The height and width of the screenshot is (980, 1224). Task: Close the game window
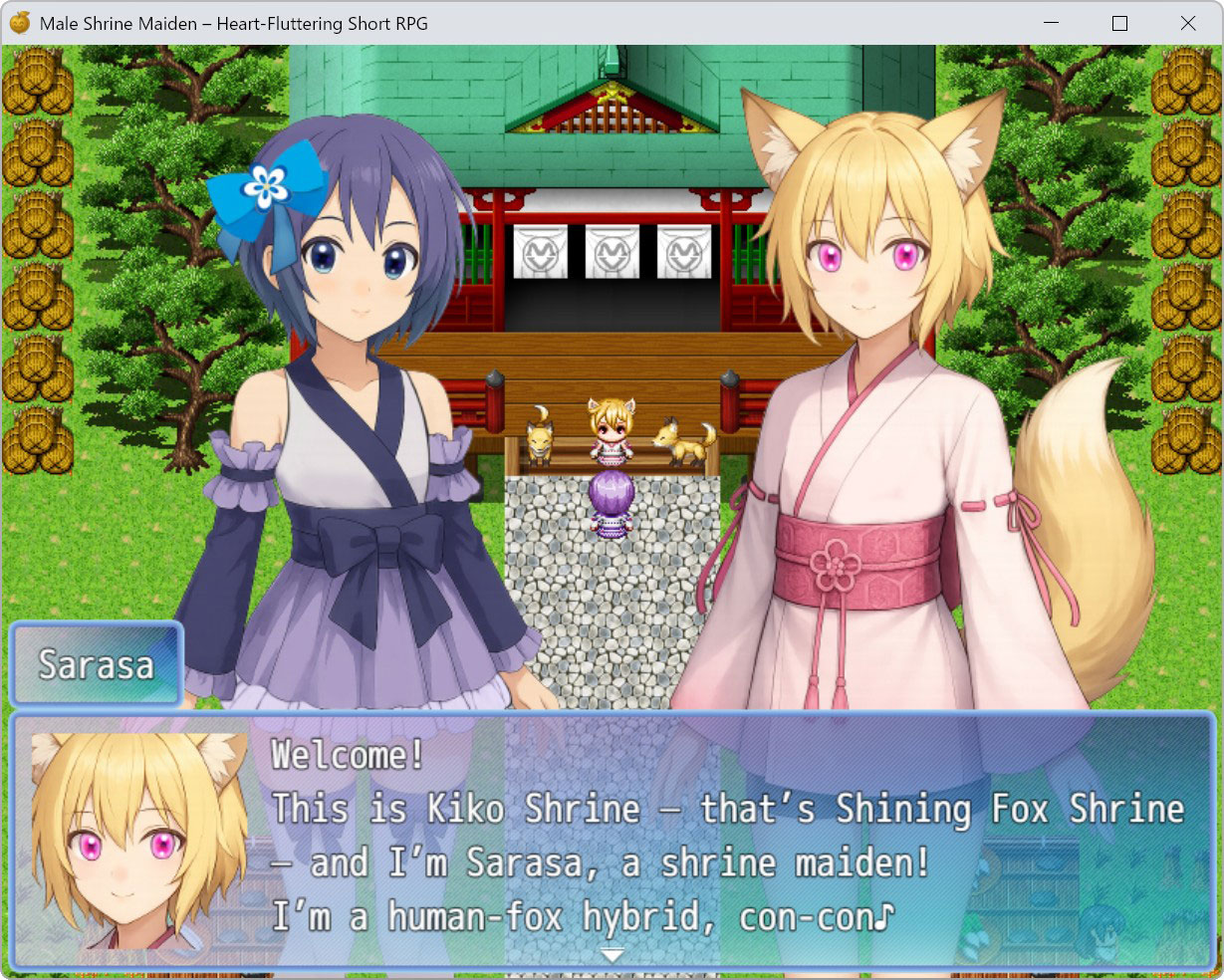click(x=1187, y=23)
